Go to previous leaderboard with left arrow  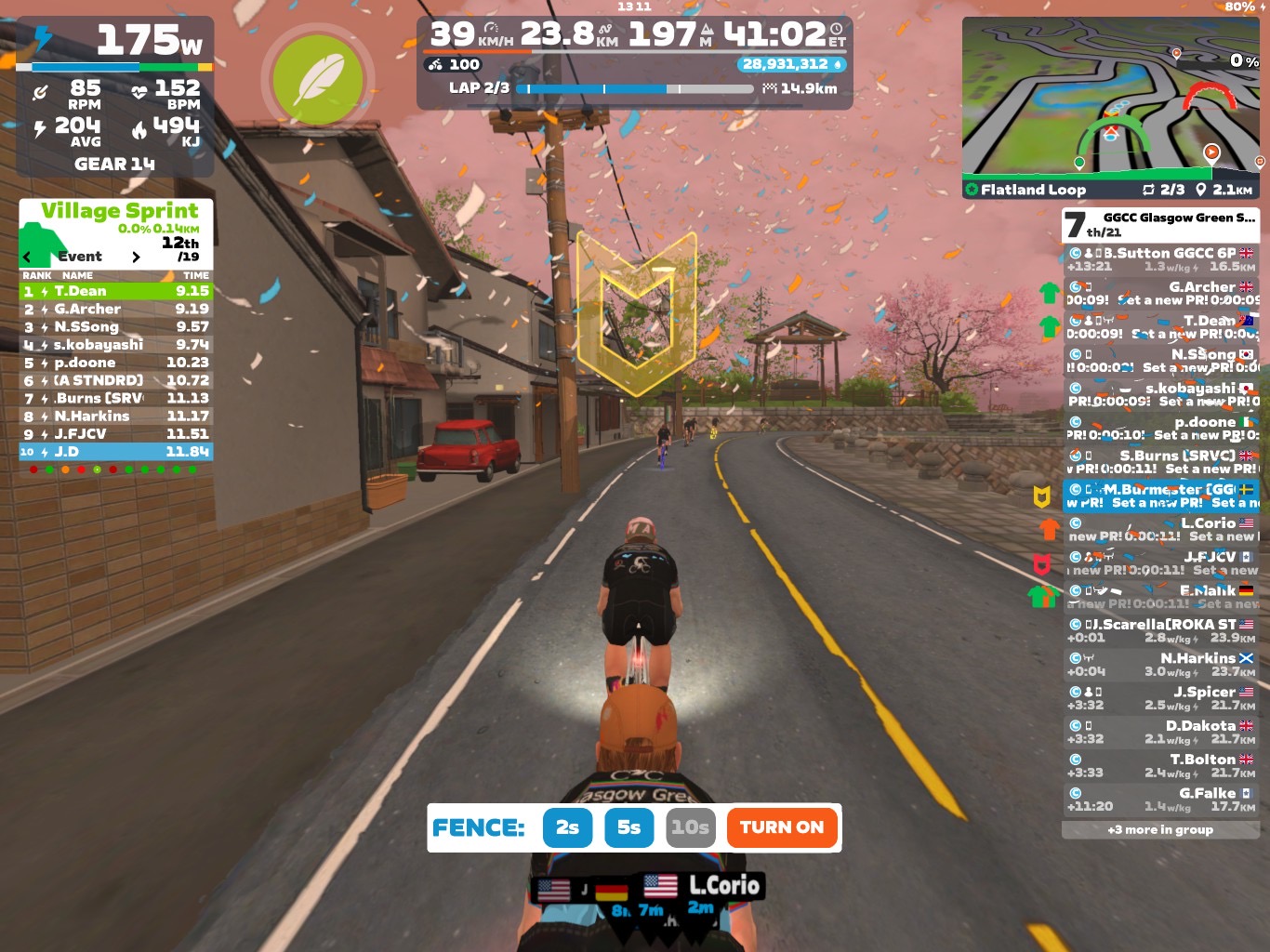tap(27, 257)
